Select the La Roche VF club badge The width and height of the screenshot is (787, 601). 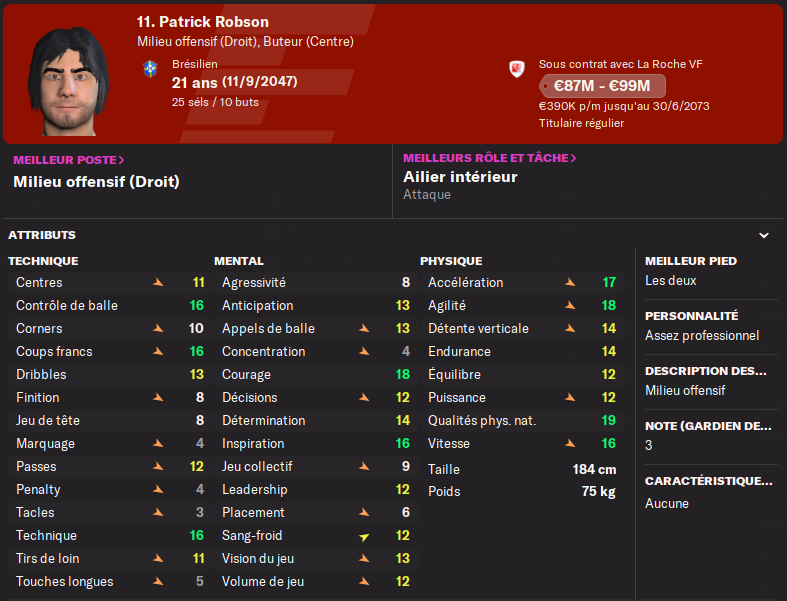(517, 70)
